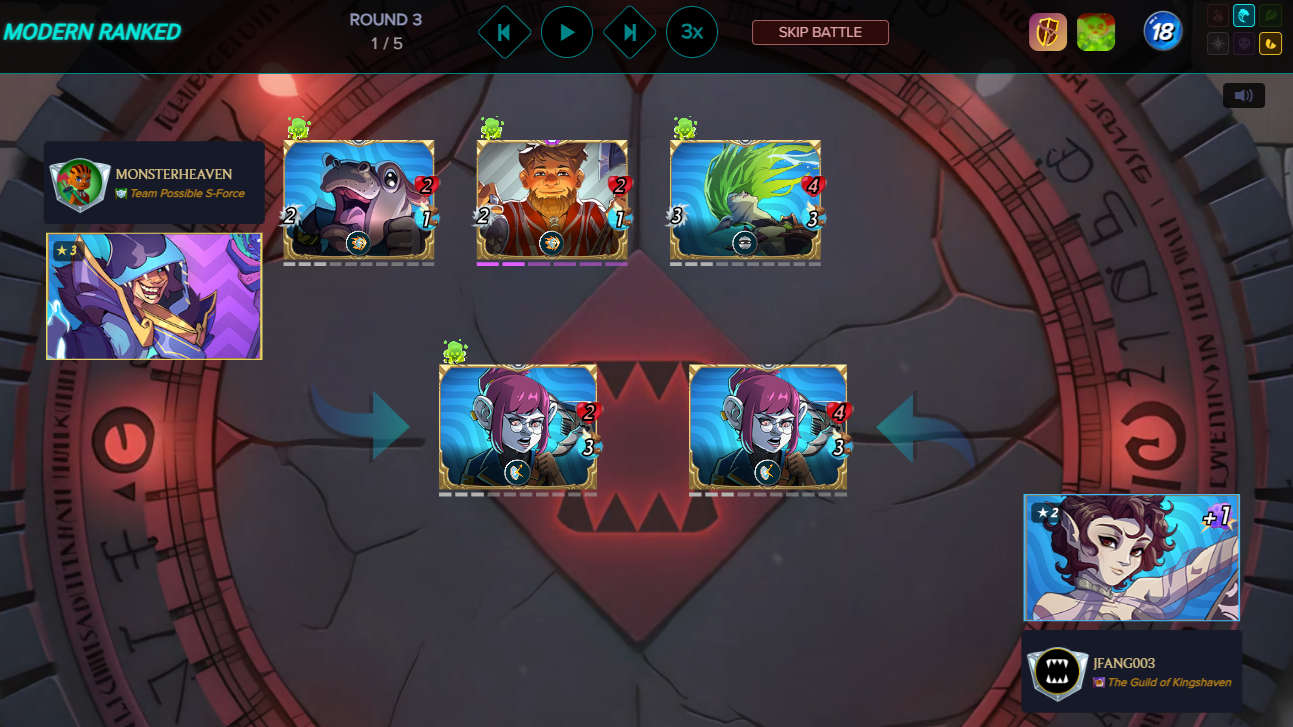Select the dragon splinter gold icon
The image size is (1293, 727).
pyautogui.click(x=1270, y=44)
